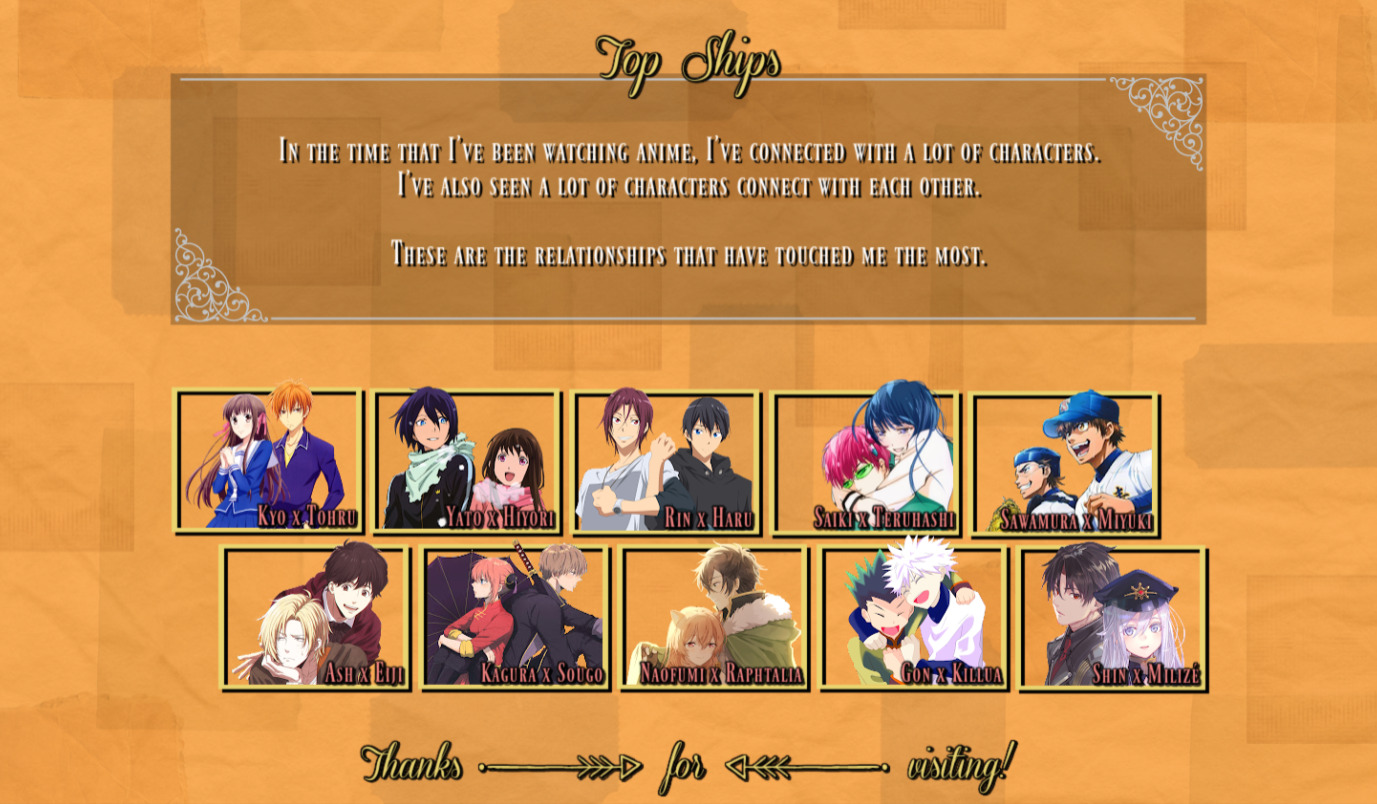Image resolution: width=1377 pixels, height=804 pixels.
Task: Choose the Naofumi x Raphtalia tile
Action: click(714, 617)
